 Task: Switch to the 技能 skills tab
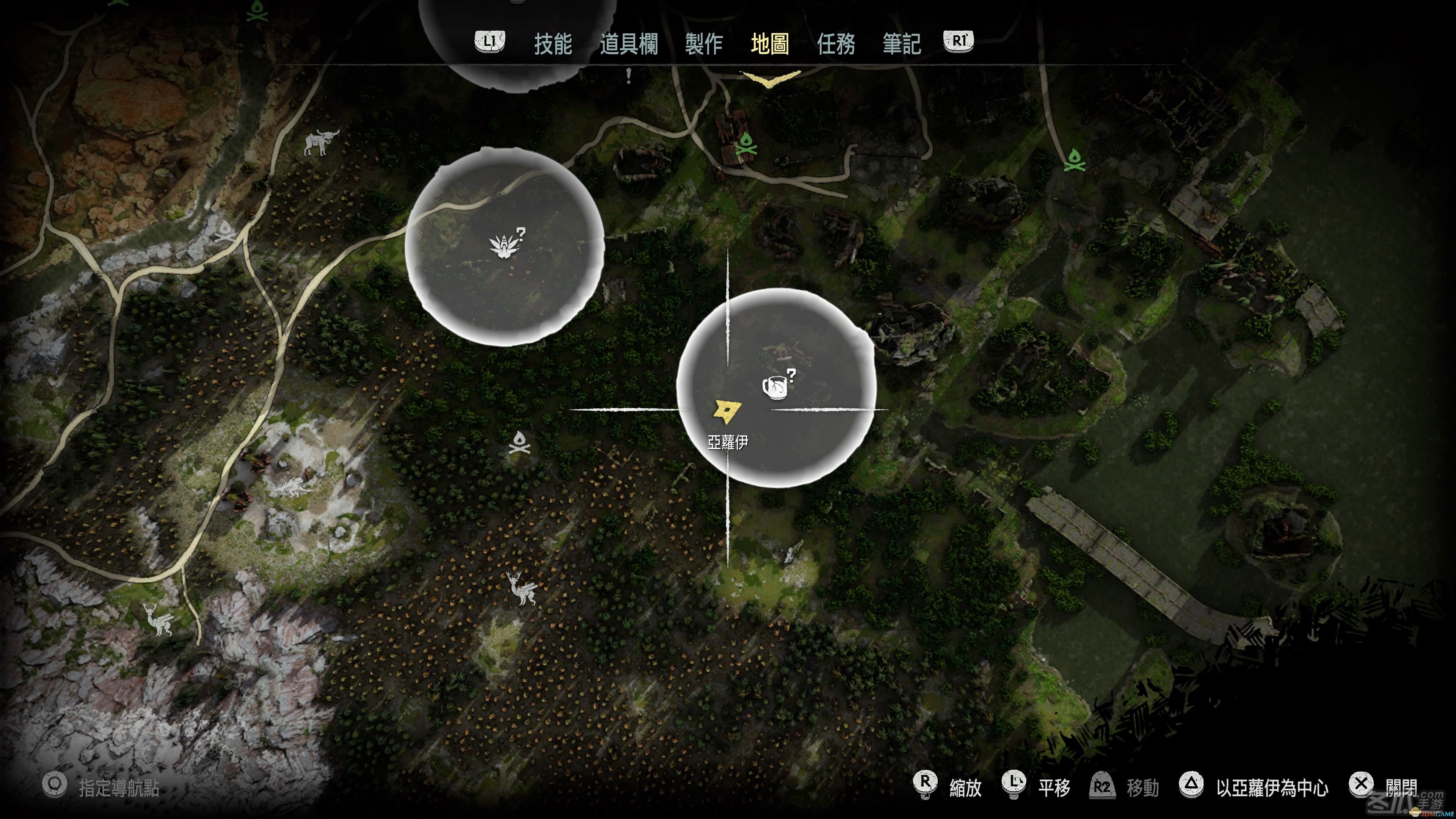(x=553, y=44)
